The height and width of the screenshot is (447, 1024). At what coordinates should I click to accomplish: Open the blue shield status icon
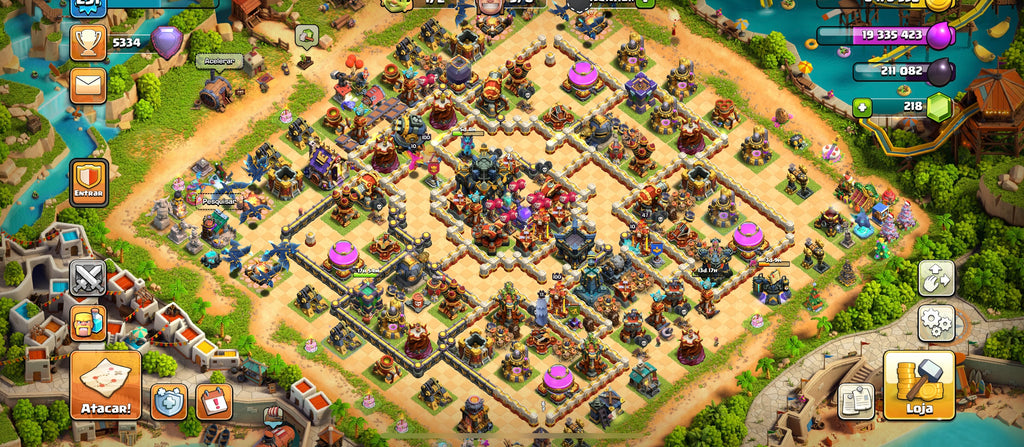pyautogui.click(x=169, y=401)
